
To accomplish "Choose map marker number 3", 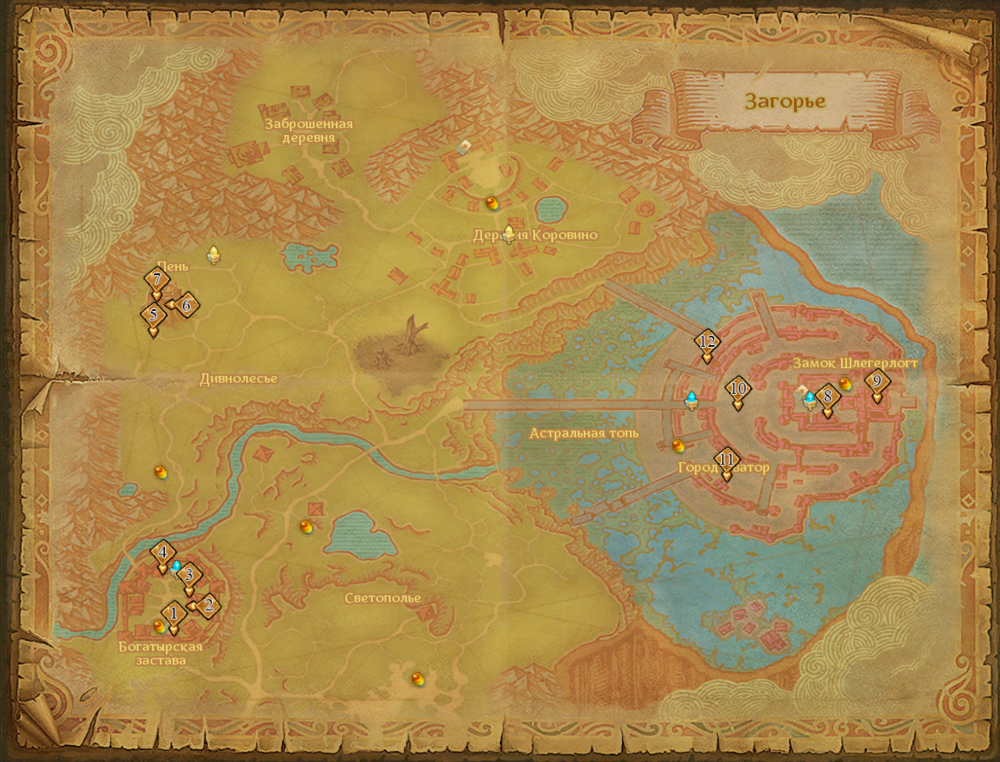I will click(188, 576).
